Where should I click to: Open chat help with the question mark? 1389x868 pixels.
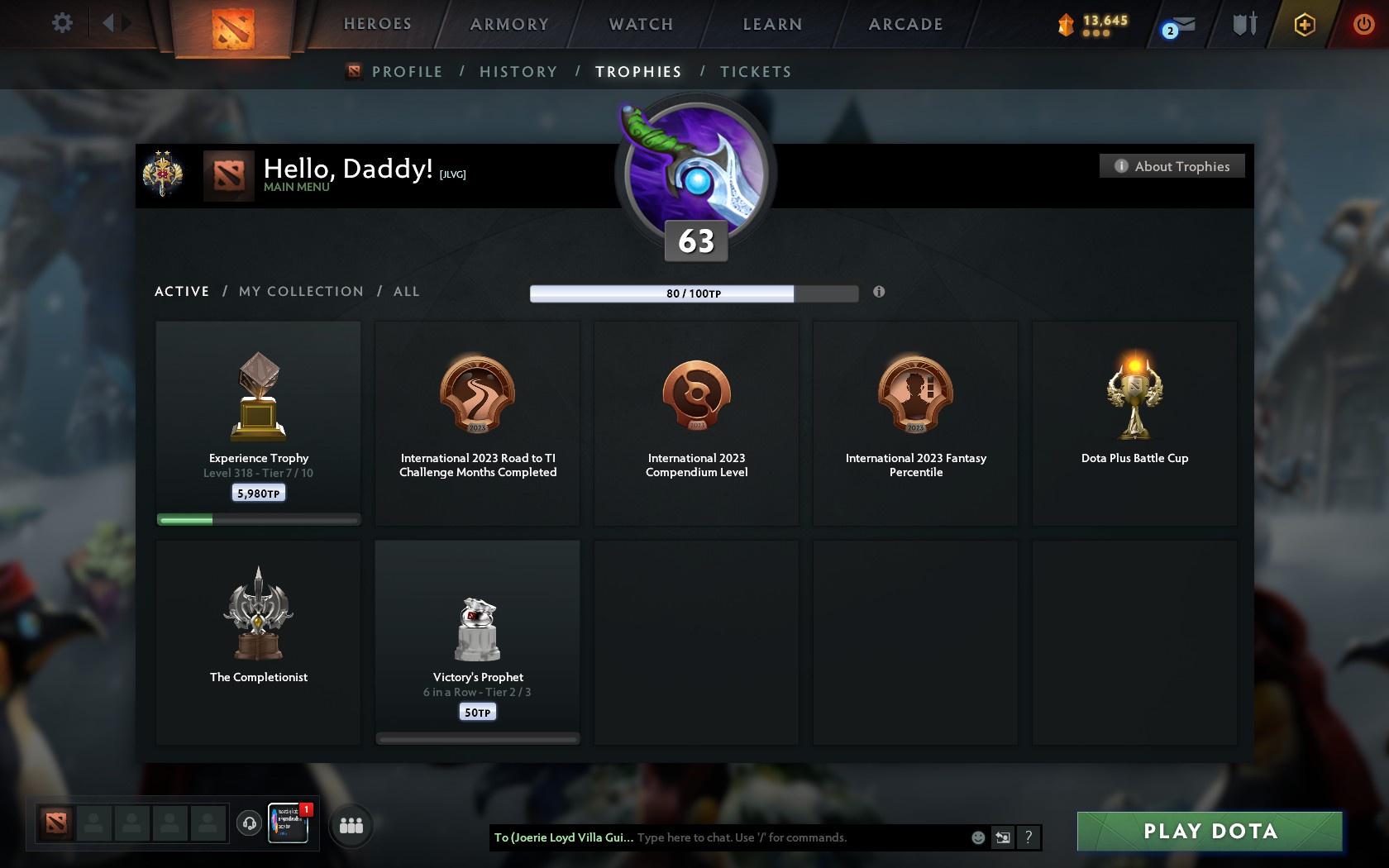1028,837
